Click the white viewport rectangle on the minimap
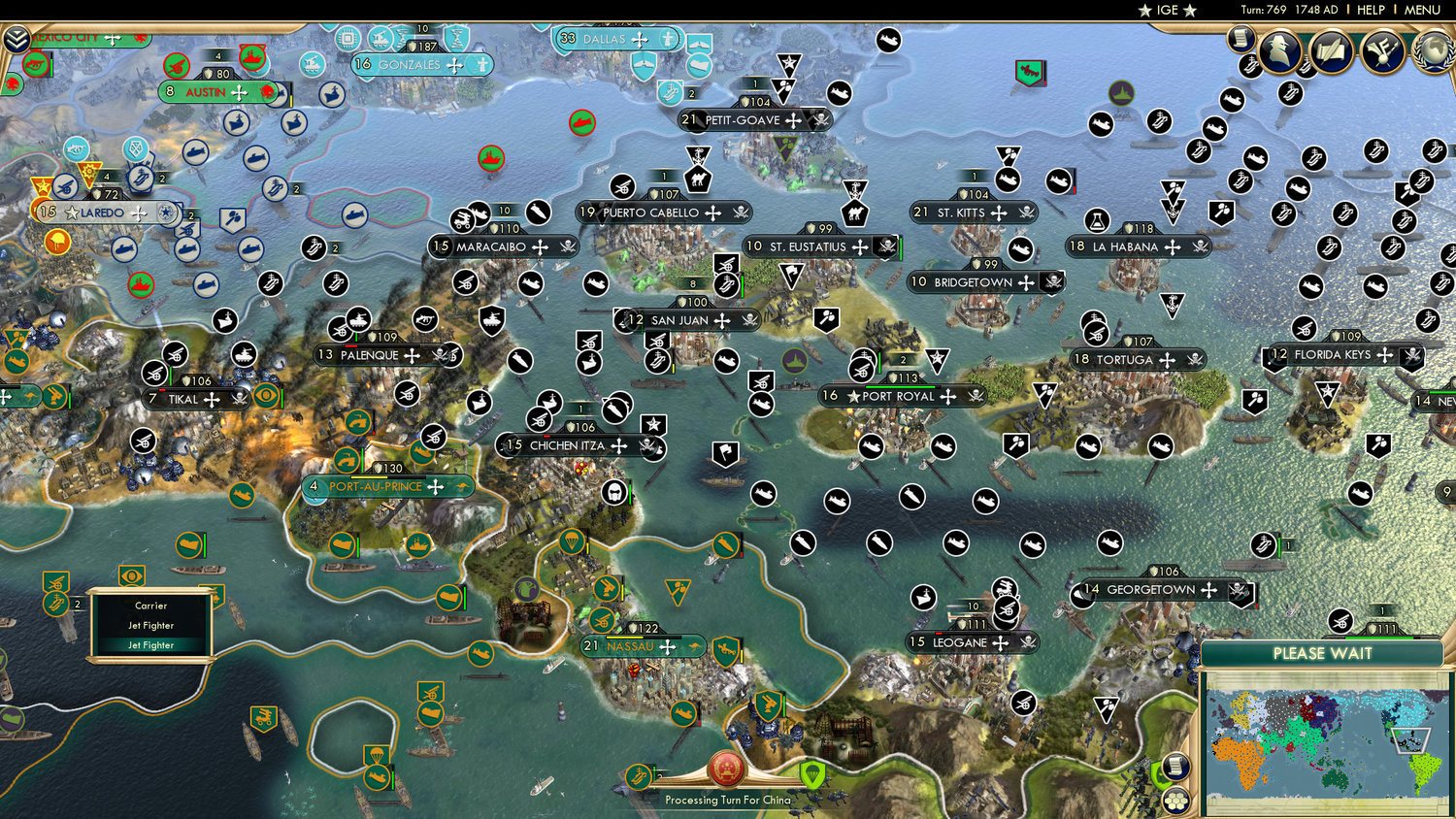 (1410, 741)
